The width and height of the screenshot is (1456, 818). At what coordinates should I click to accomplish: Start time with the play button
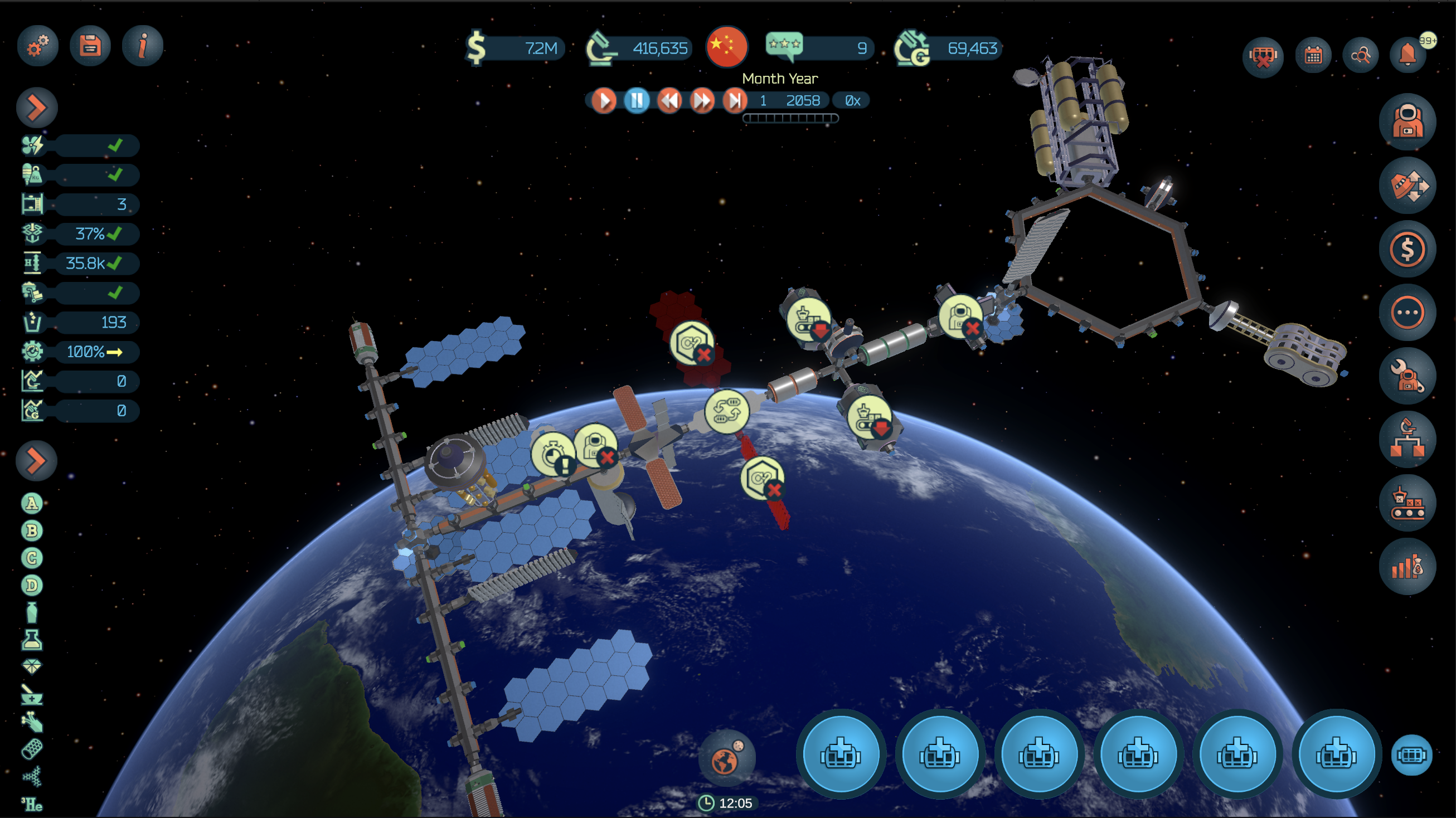604,101
